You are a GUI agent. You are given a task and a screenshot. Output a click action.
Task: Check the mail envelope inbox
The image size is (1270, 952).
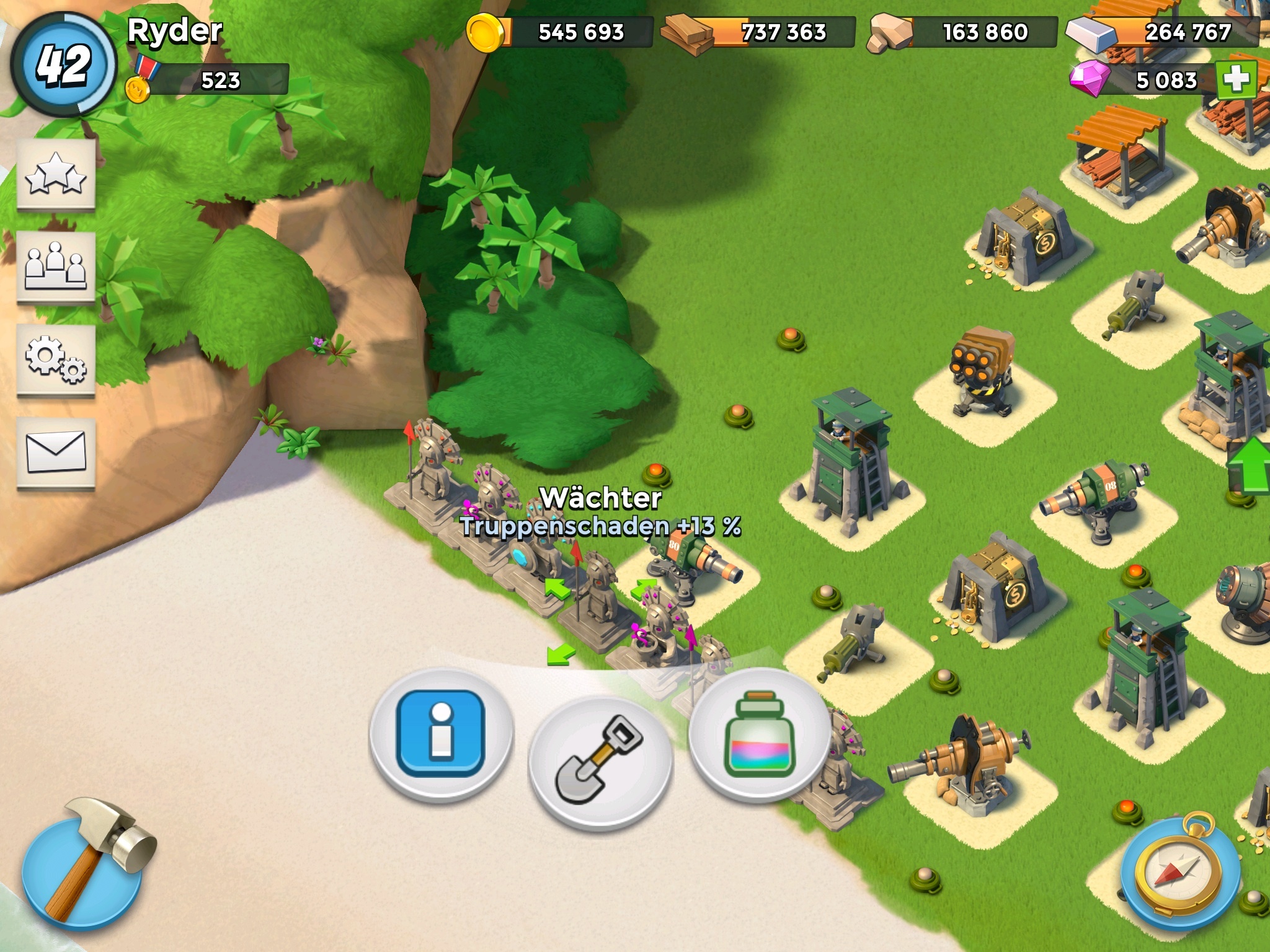coord(56,453)
